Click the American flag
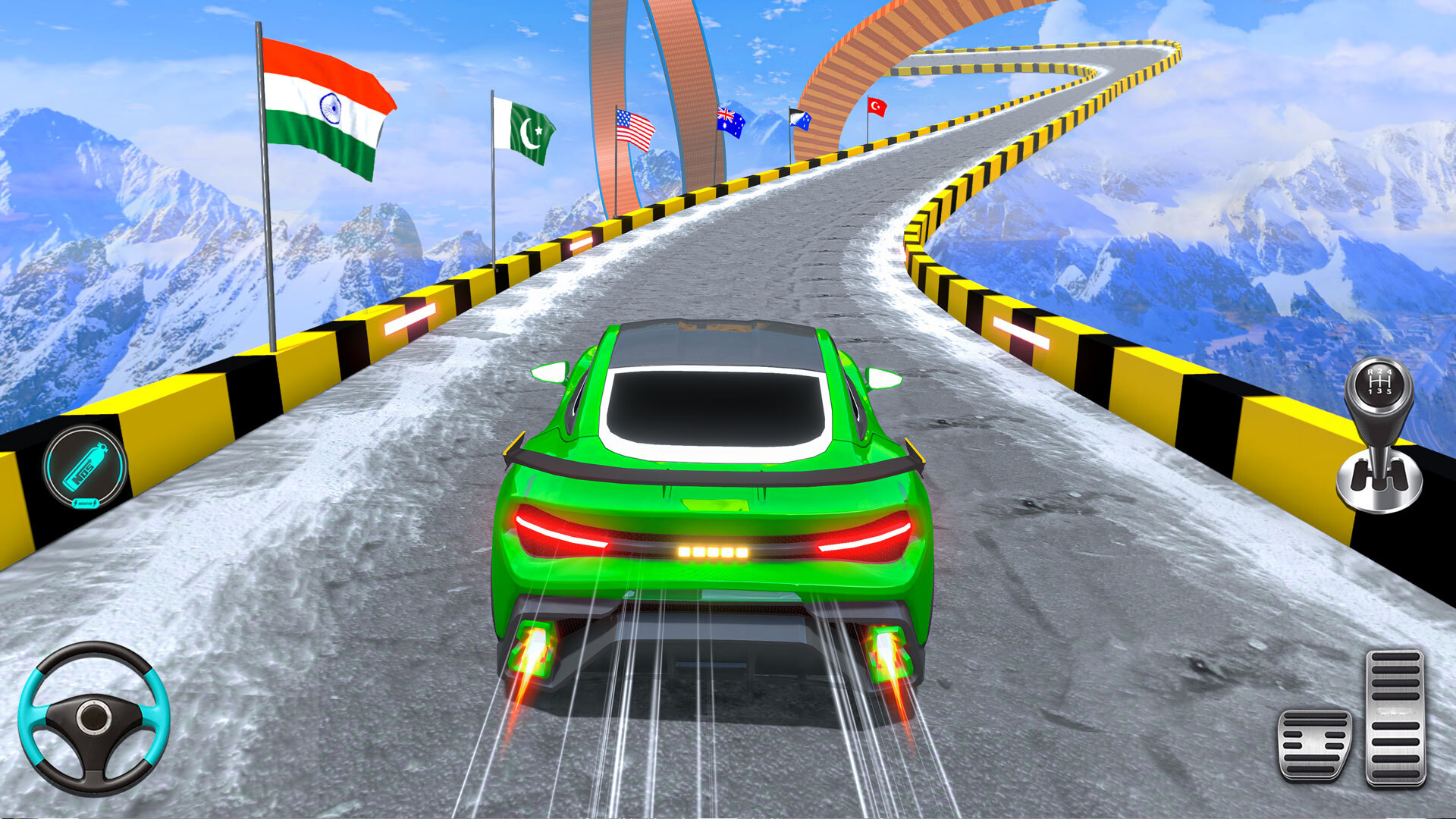 click(633, 129)
